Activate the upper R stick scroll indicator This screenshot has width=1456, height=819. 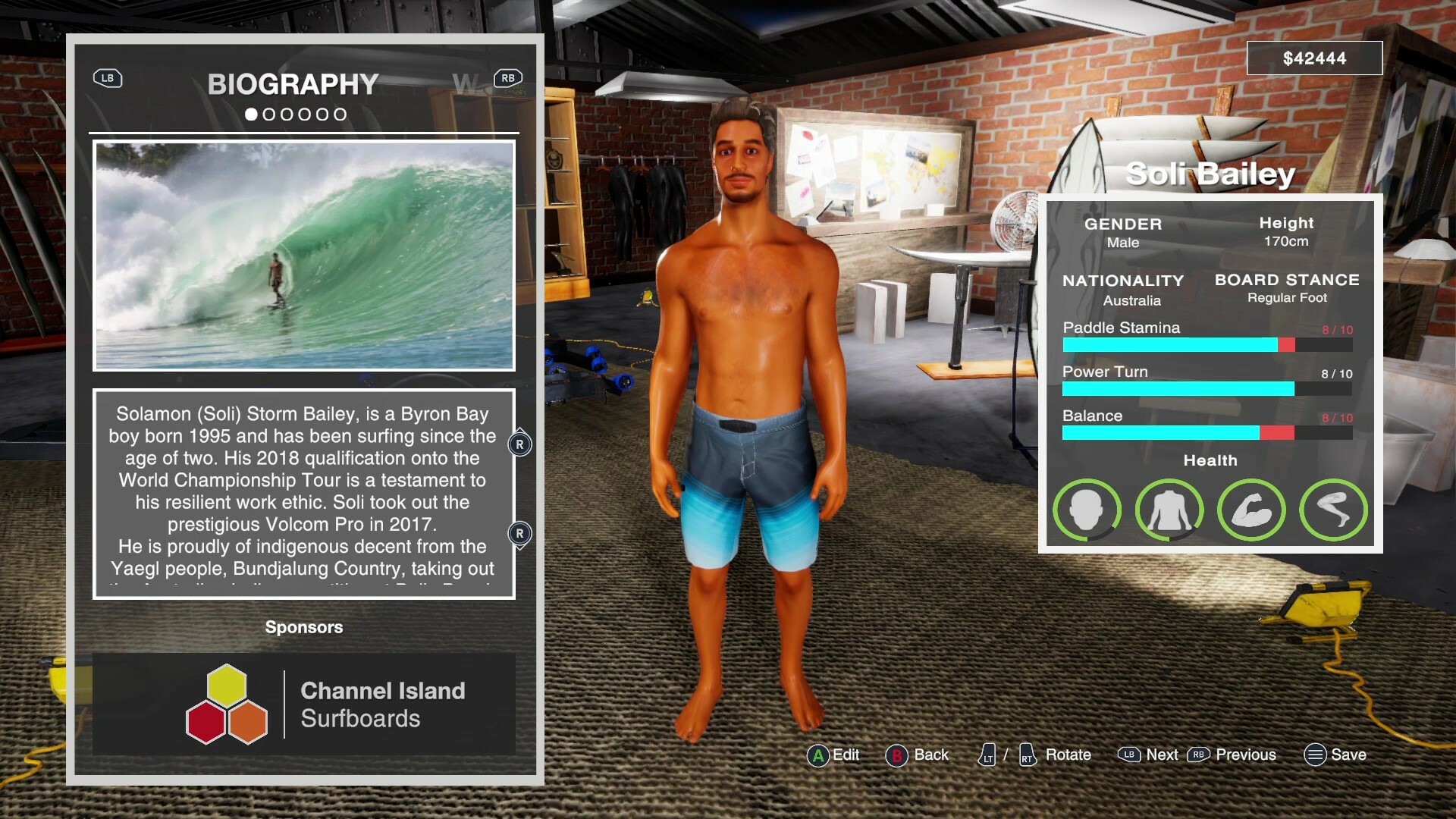tap(519, 444)
